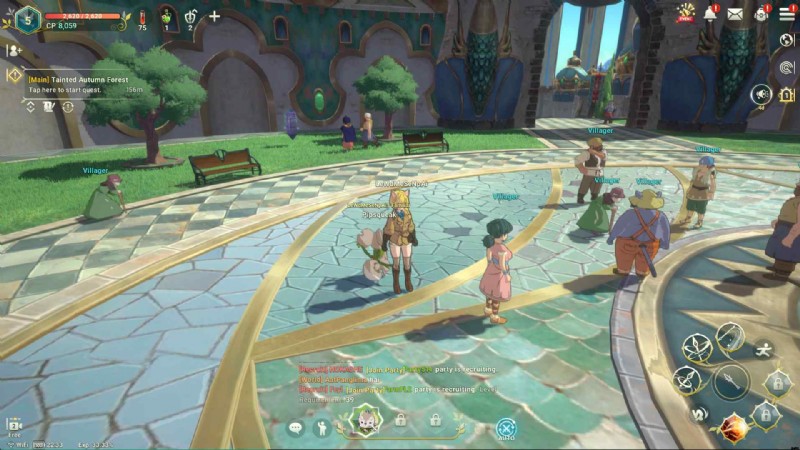
Task: Select the green potion flask slot
Action: [166, 17]
